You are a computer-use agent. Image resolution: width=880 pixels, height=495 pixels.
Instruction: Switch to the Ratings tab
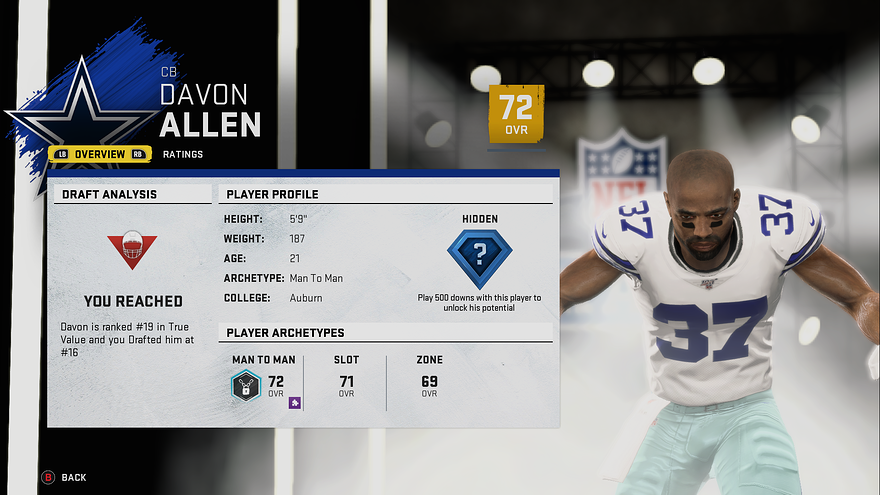coord(183,154)
